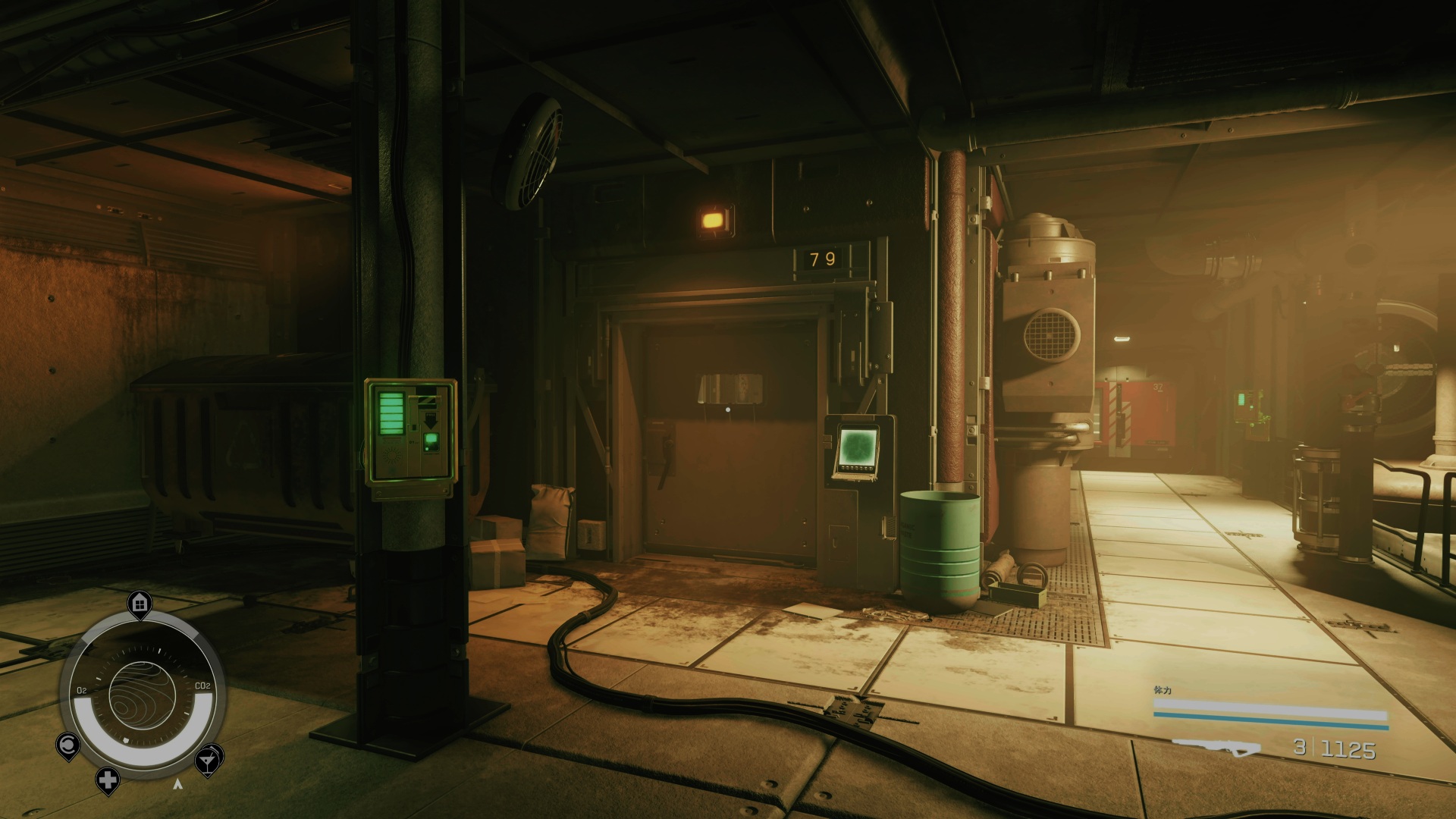This screenshot has height=819, width=1456.
Task: Select the house marker on the compass
Action: click(x=140, y=604)
